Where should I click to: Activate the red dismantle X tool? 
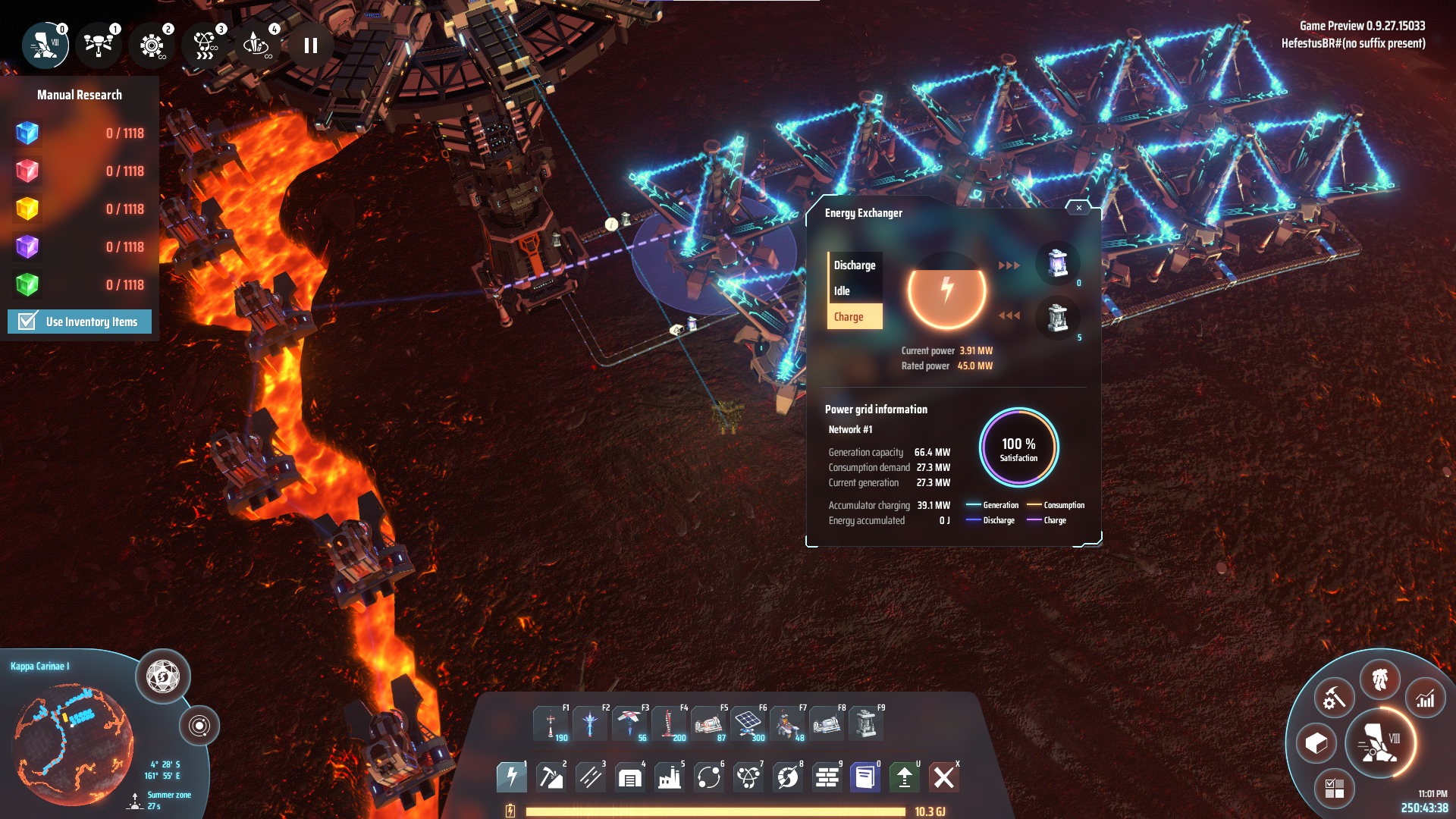944,777
